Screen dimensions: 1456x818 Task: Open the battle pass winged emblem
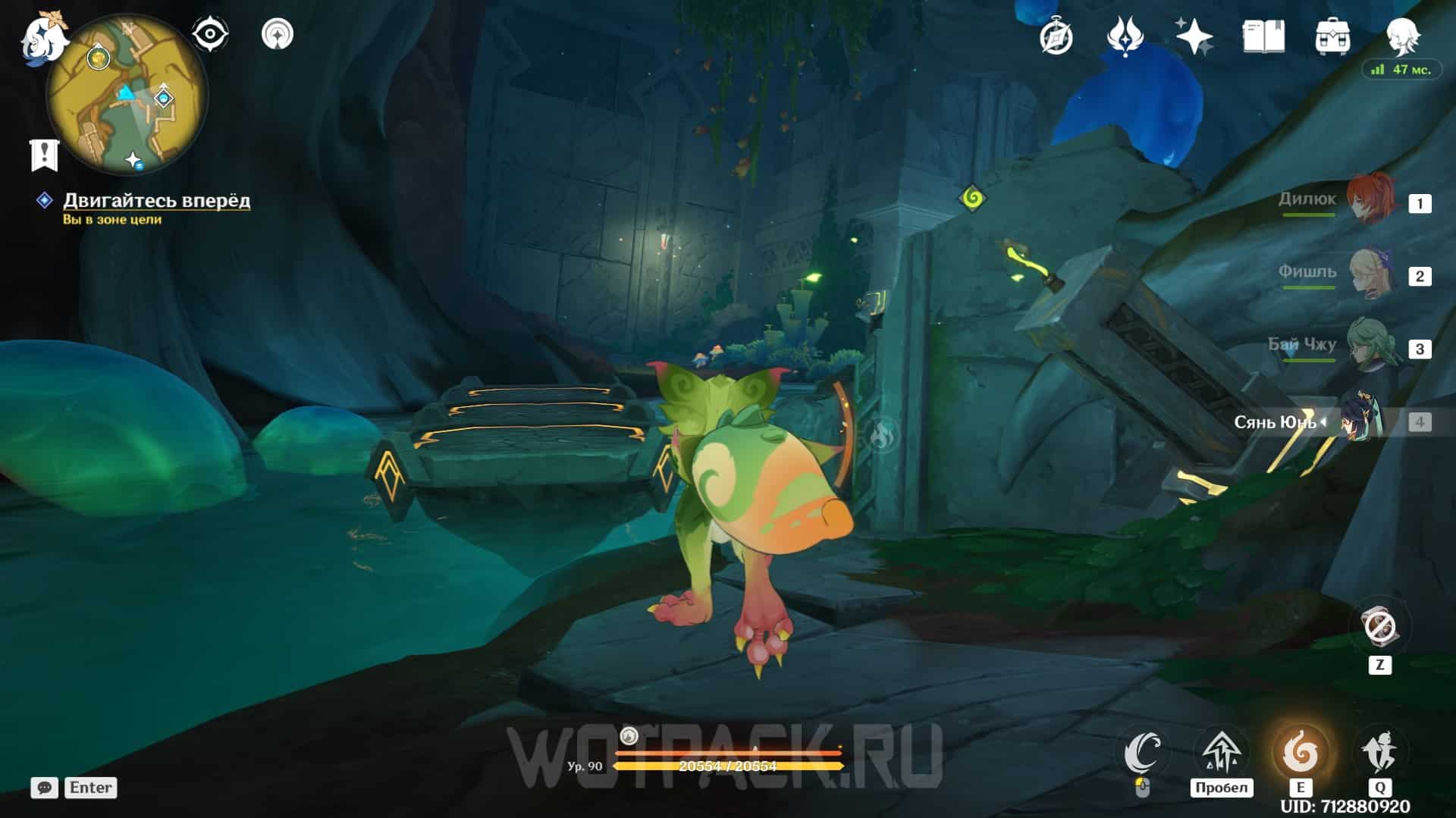(x=1125, y=36)
